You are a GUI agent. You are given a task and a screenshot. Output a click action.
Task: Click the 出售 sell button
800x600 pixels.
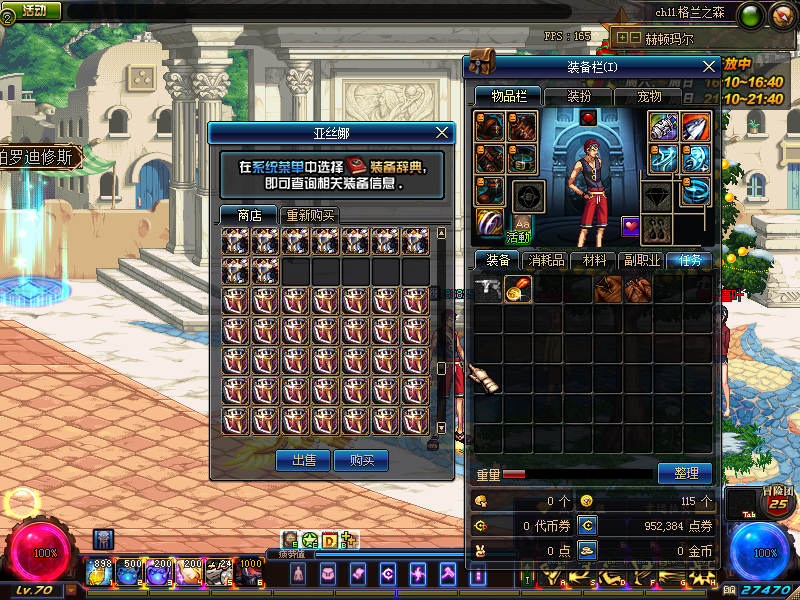point(302,460)
